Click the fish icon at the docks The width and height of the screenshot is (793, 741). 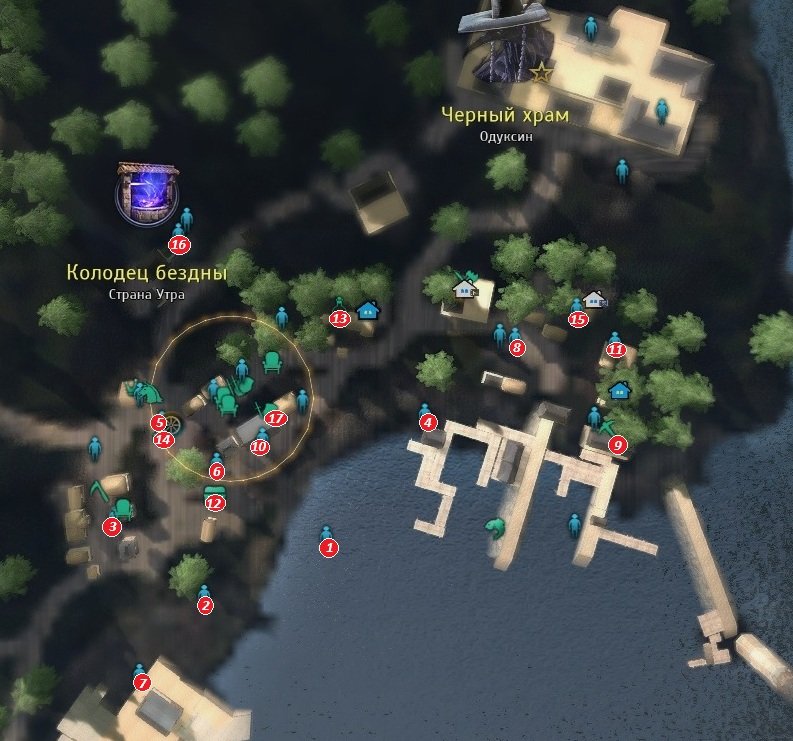pyautogui.click(x=493, y=528)
